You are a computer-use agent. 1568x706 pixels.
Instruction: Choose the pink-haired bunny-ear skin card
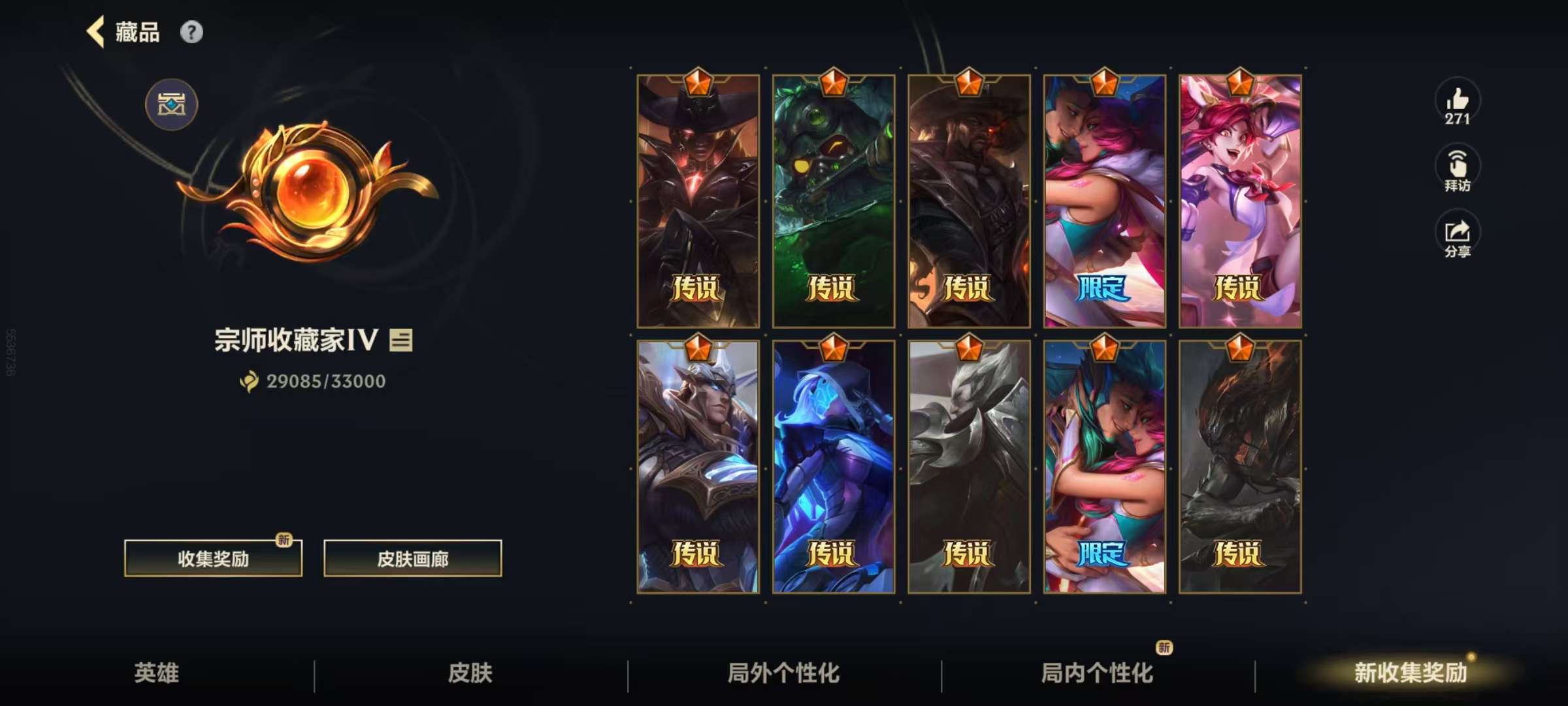1239,201
